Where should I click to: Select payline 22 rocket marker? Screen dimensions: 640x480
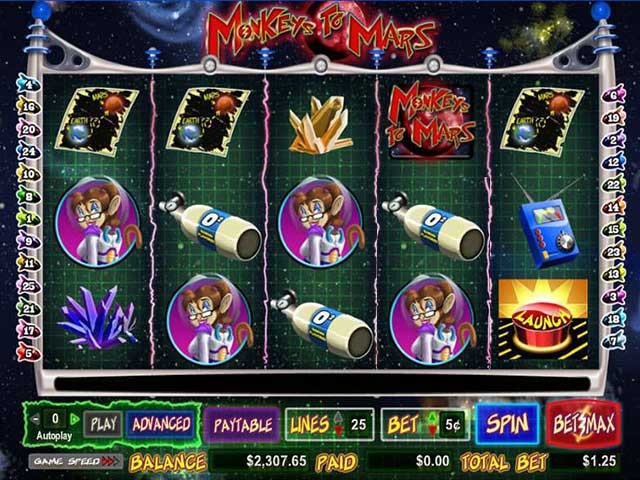pyautogui.click(x=612, y=185)
